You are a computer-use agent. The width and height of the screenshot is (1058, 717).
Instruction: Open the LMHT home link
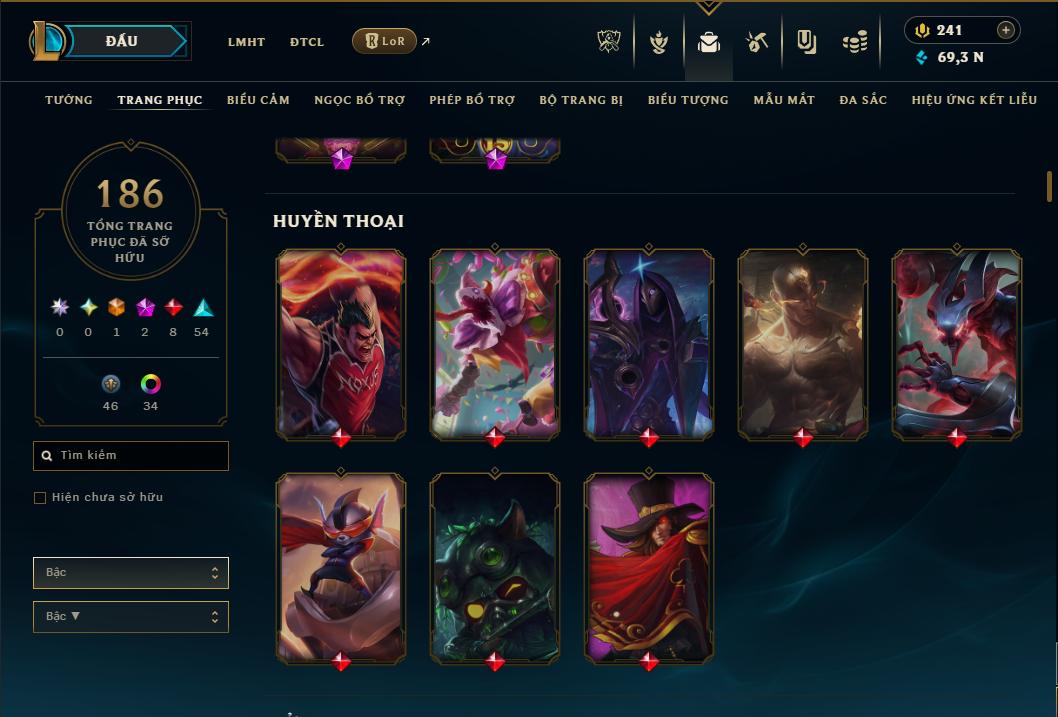pos(246,42)
